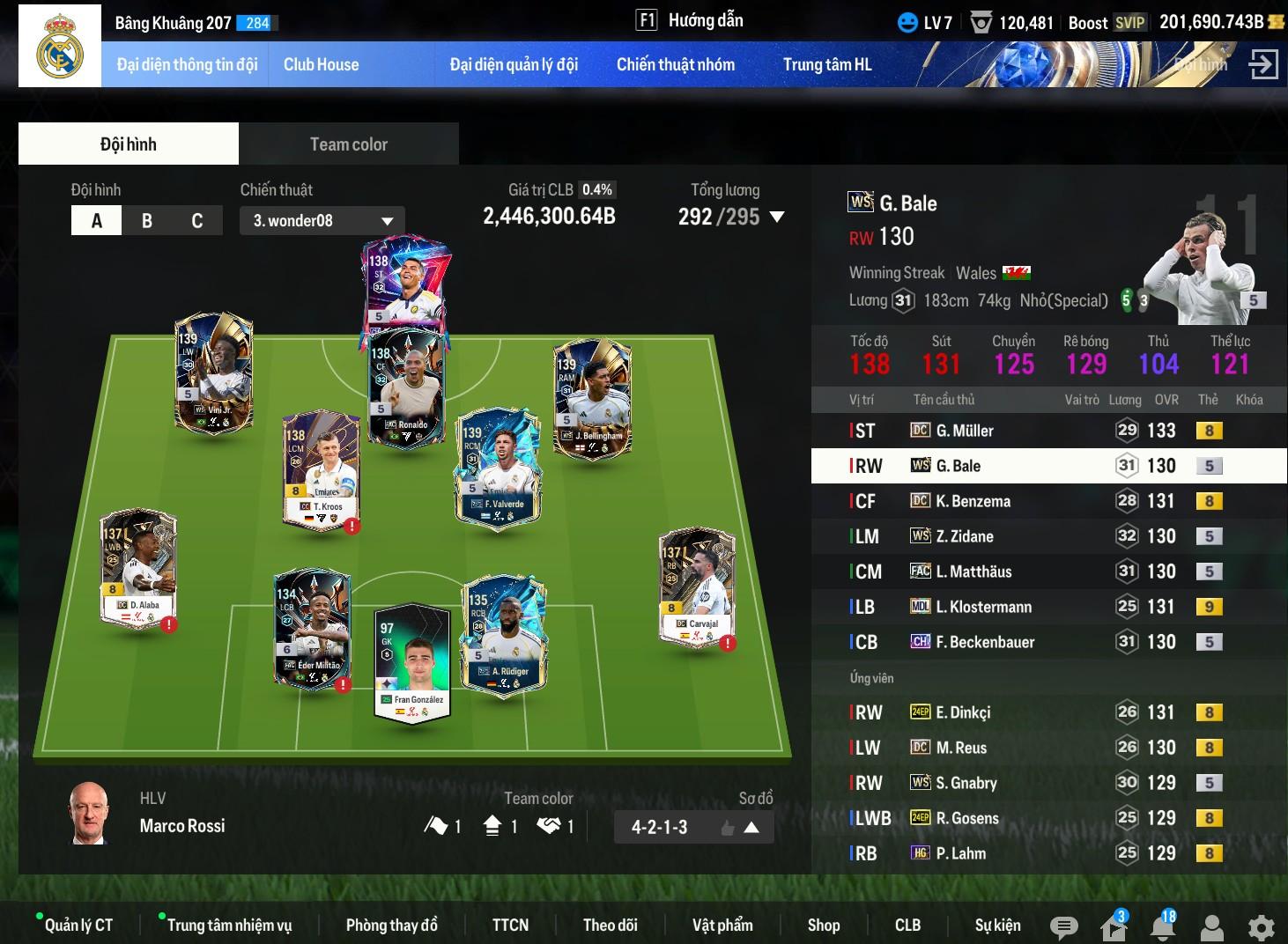Pick the Fran González goalkeeper card

[411, 662]
